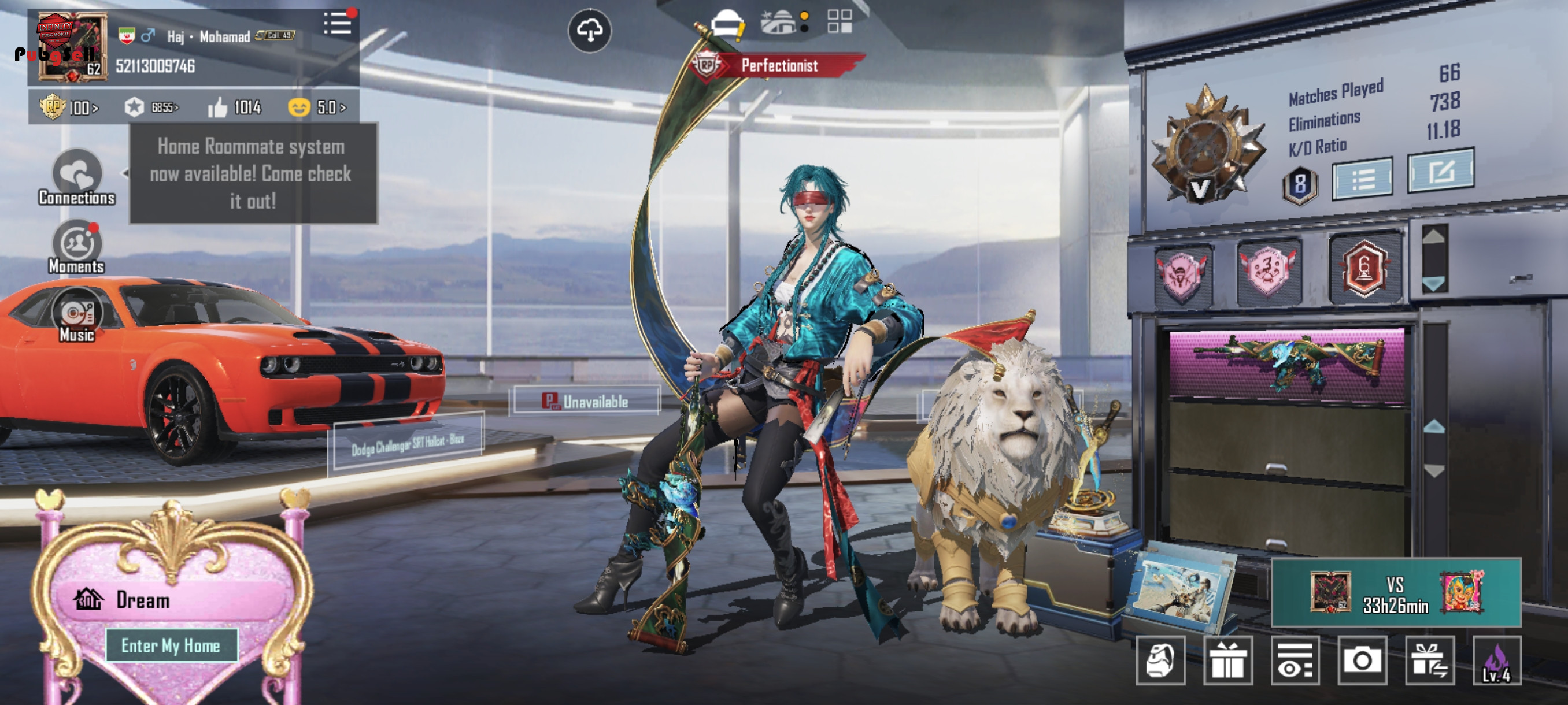Tap the cloud download icon
Image resolution: width=1568 pixels, height=705 pixels.
click(589, 30)
